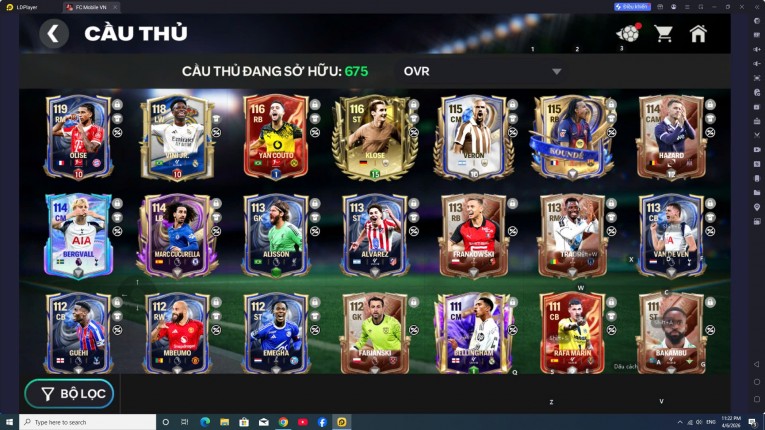Return to the home screen
This screenshot has height=430, width=765.
[x=698, y=34]
